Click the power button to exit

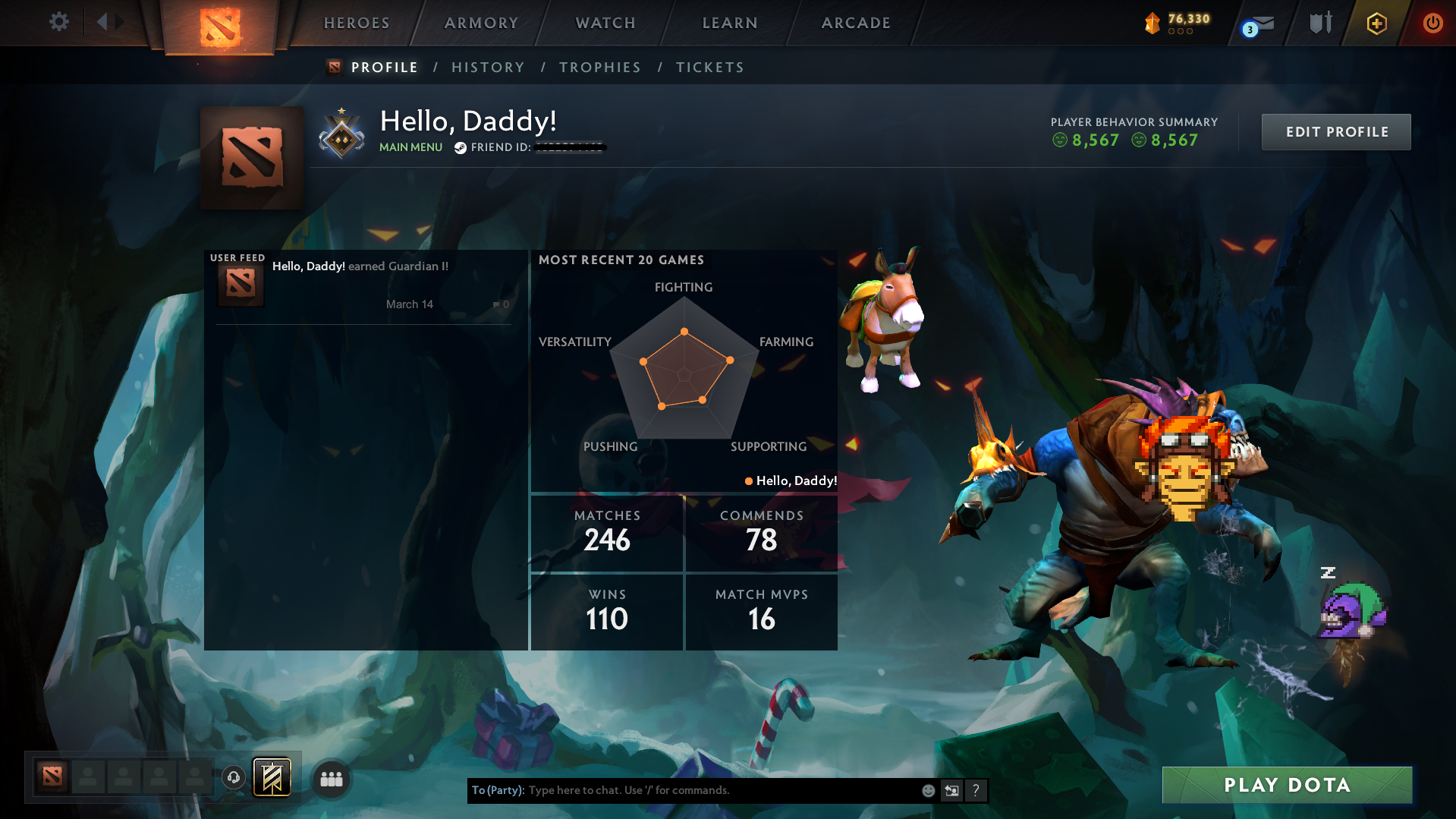pyautogui.click(x=1432, y=24)
